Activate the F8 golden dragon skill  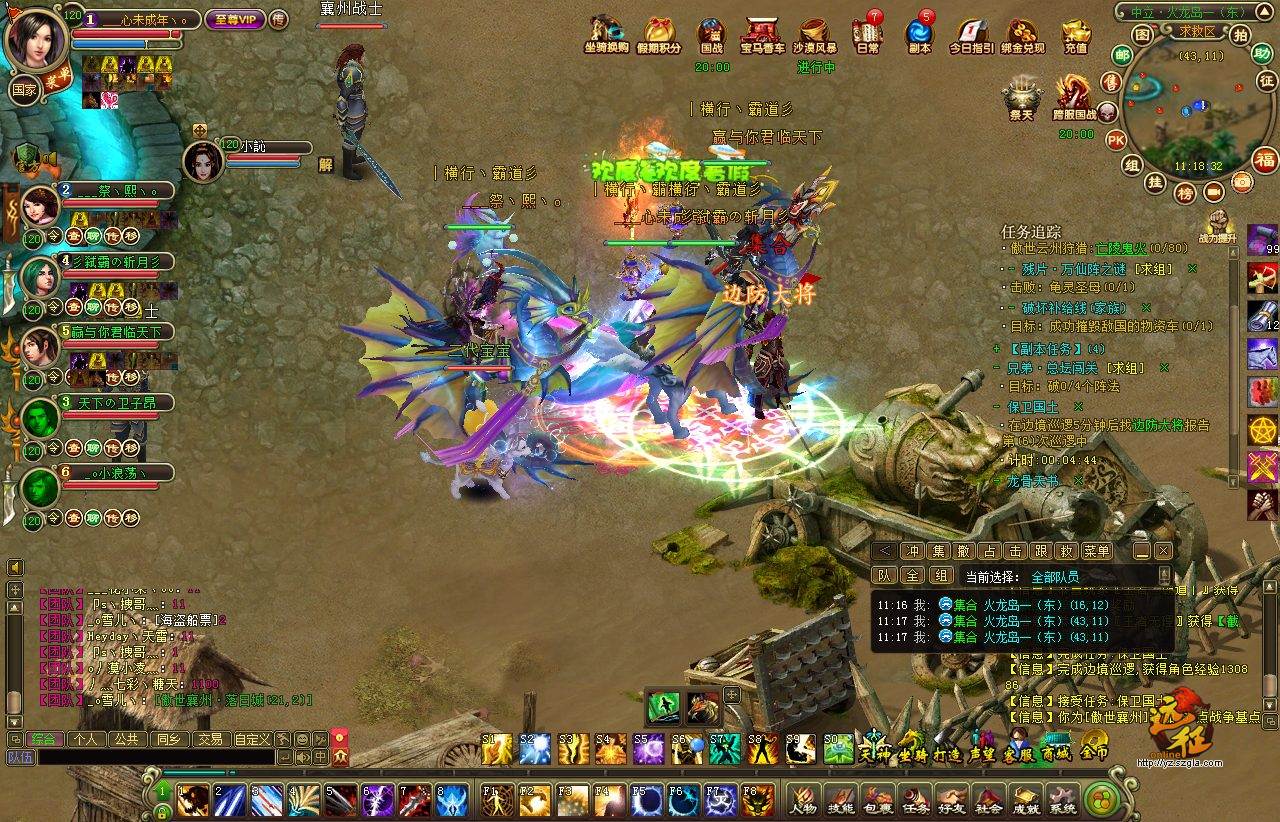point(758,800)
